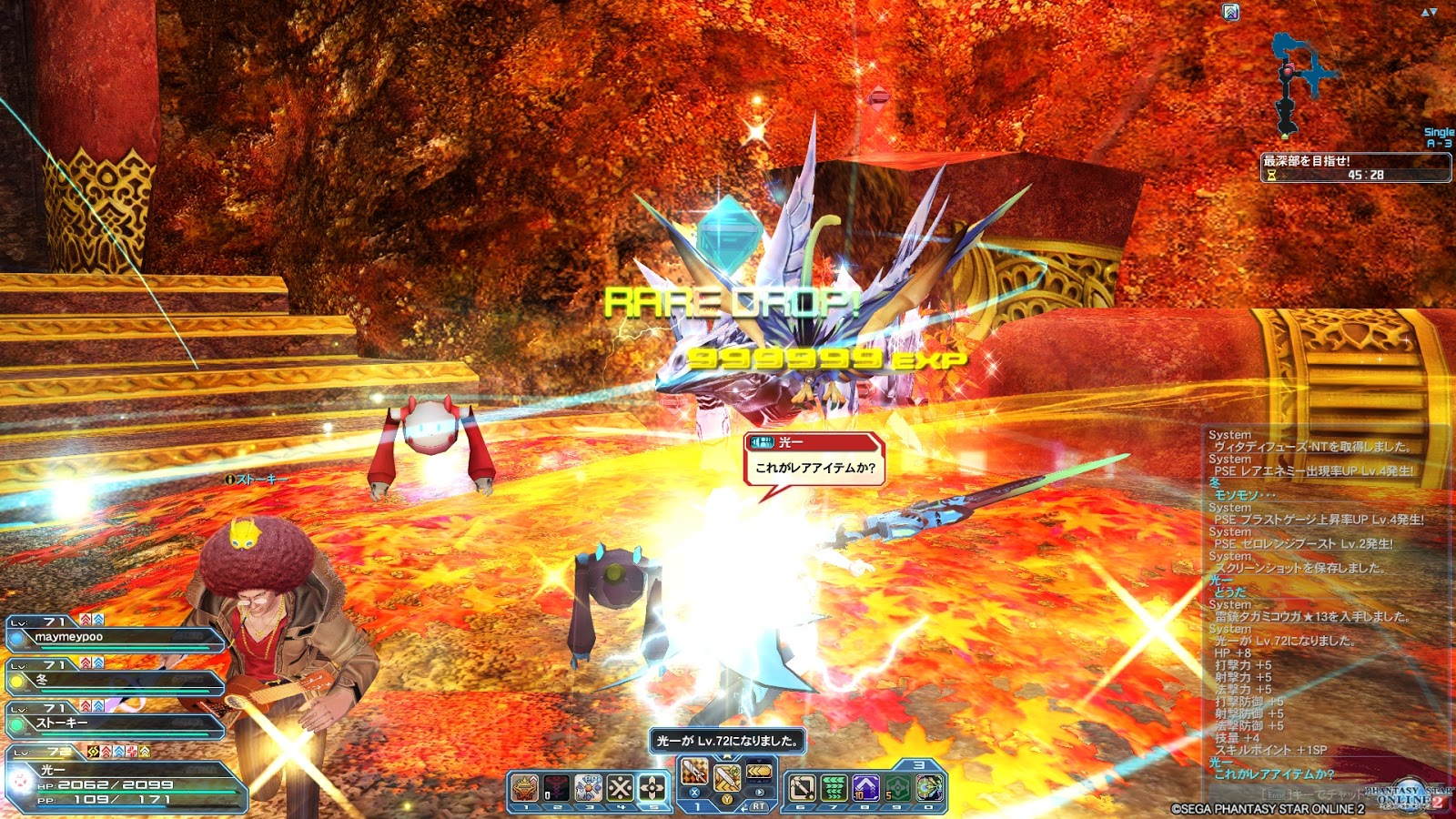Viewport: 1456px width, 819px height.
Task: Select the green hexagon item in slot 9
Action: (x=897, y=787)
